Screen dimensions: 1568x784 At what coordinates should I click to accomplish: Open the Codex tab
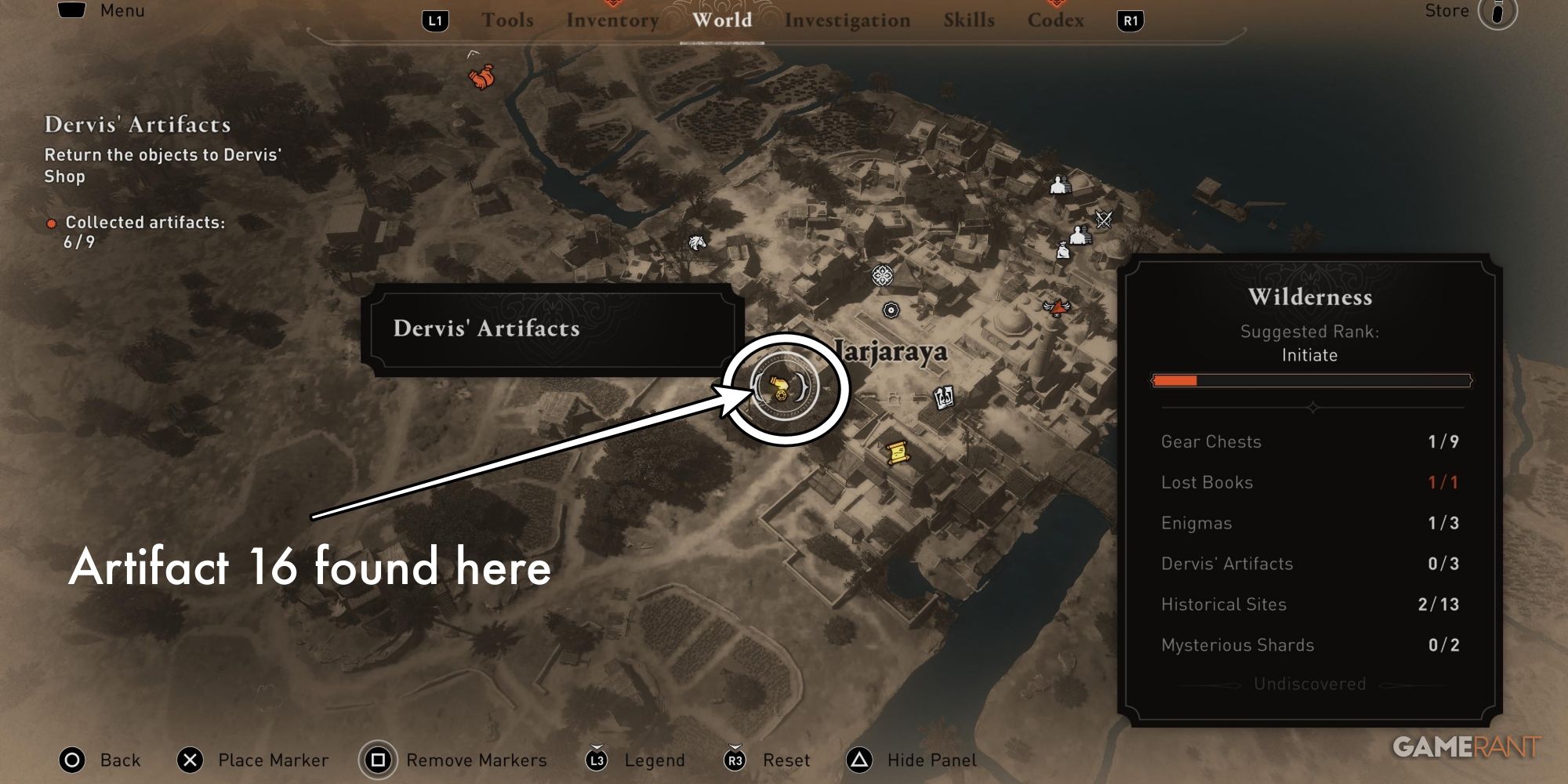(1054, 20)
